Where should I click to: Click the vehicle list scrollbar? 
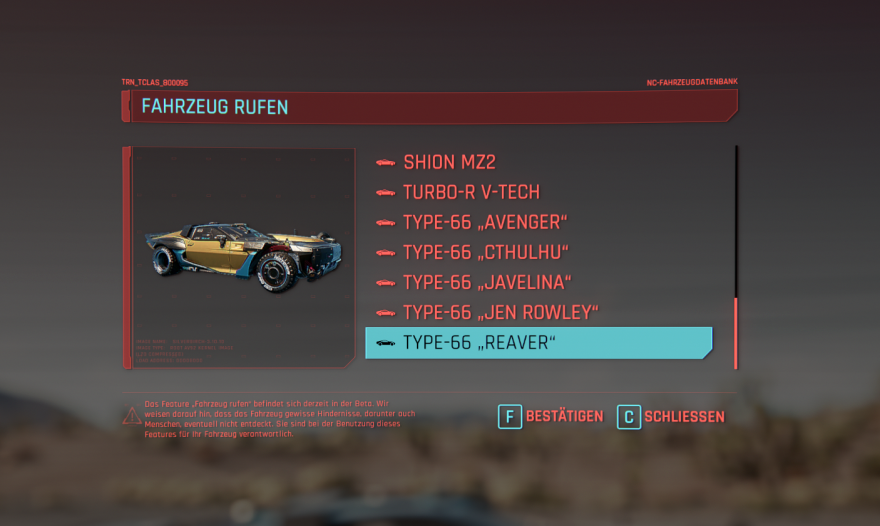coord(736,333)
